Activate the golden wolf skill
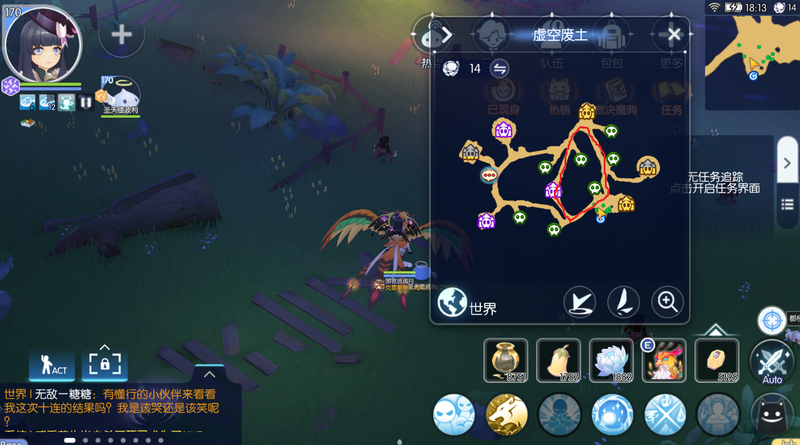 tap(506, 414)
